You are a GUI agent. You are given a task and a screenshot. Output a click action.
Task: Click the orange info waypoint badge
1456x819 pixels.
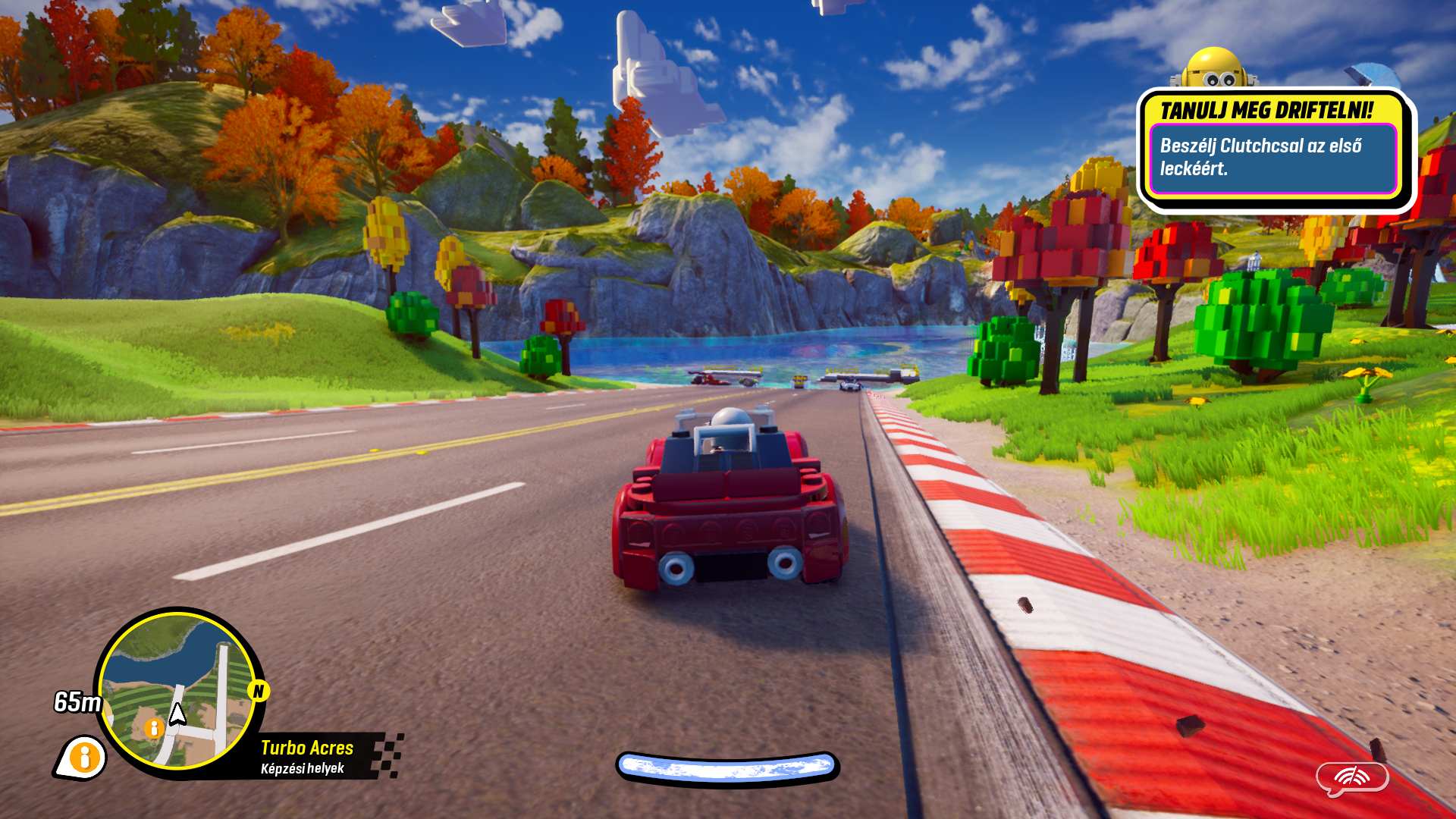(x=82, y=757)
